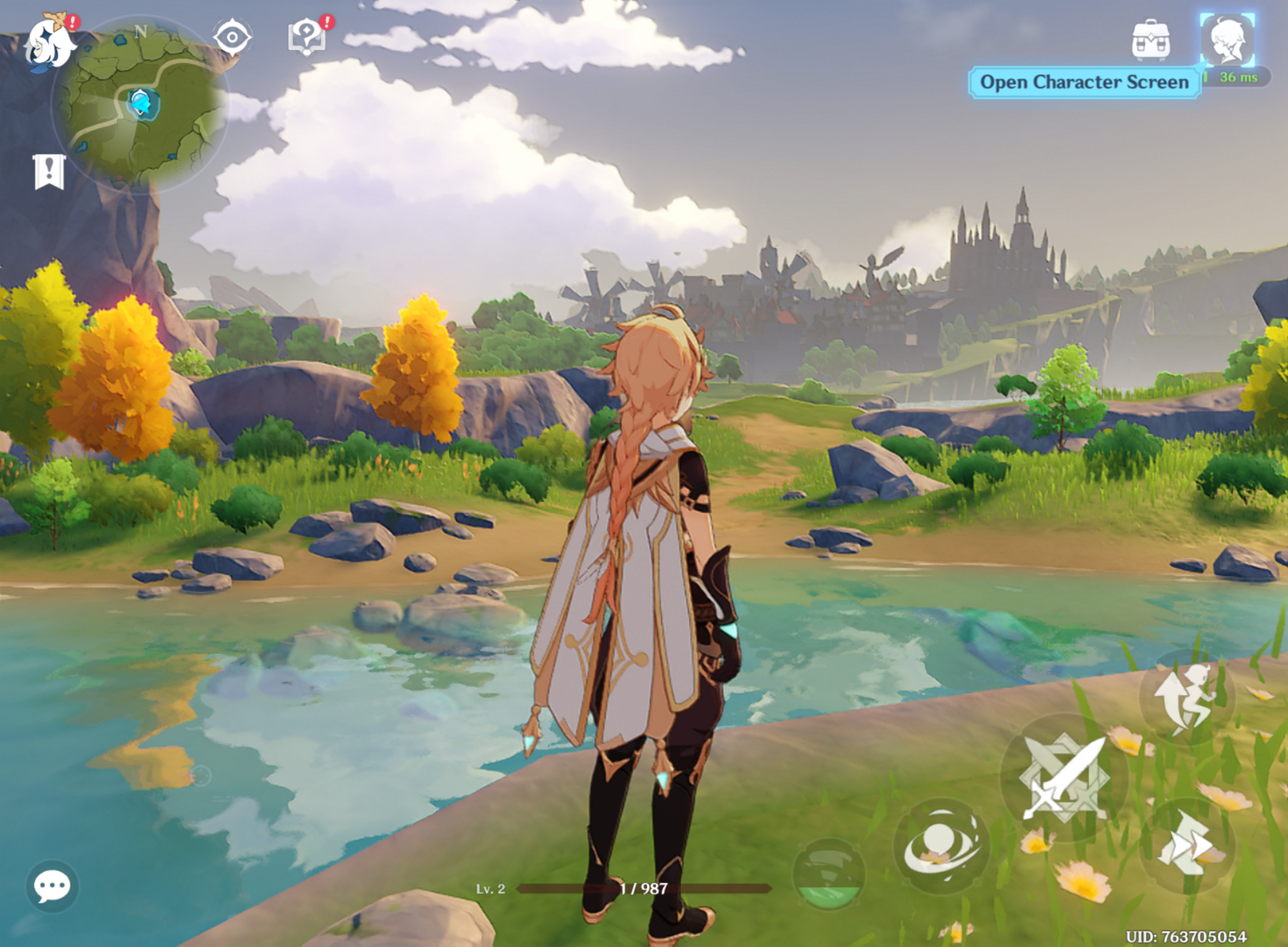Click the player marker on the minimap
This screenshot has height=947, width=1288.
(142, 103)
